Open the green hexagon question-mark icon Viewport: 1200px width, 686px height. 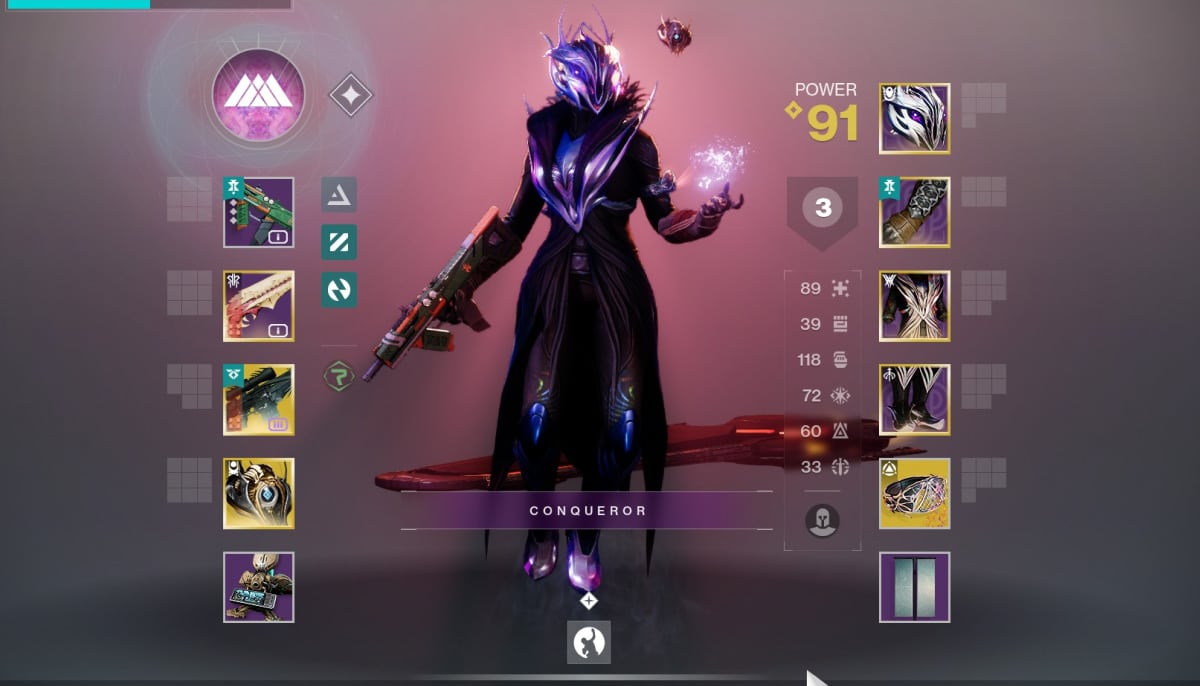tap(339, 377)
